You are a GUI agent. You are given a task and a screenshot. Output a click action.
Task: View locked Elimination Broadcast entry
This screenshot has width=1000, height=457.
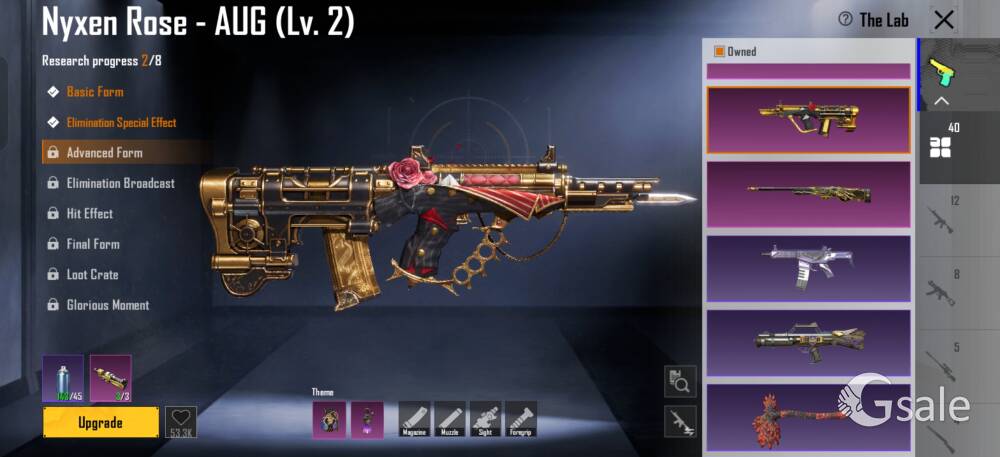(120, 184)
